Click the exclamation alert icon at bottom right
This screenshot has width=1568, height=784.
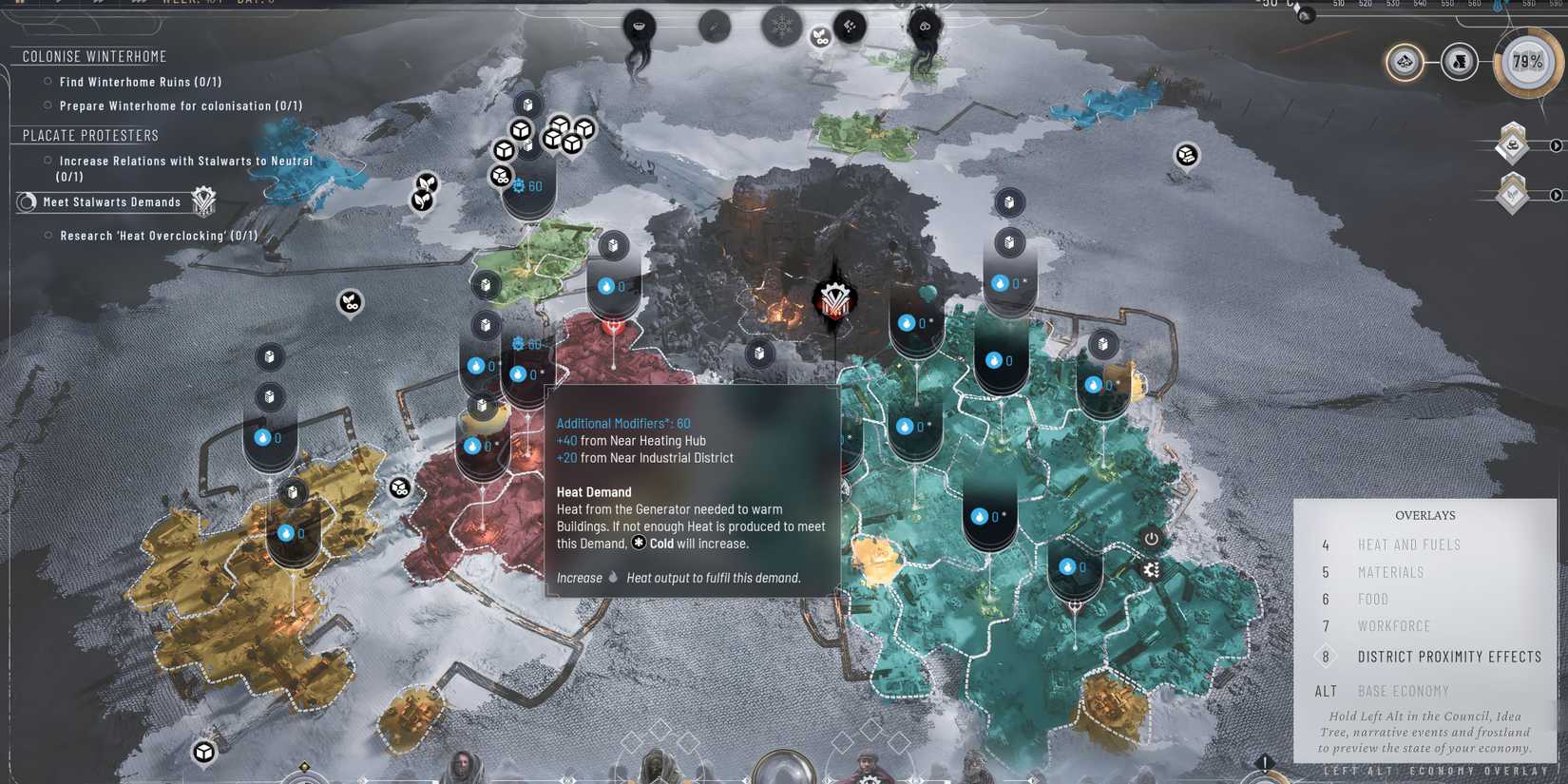(1264, 760)
